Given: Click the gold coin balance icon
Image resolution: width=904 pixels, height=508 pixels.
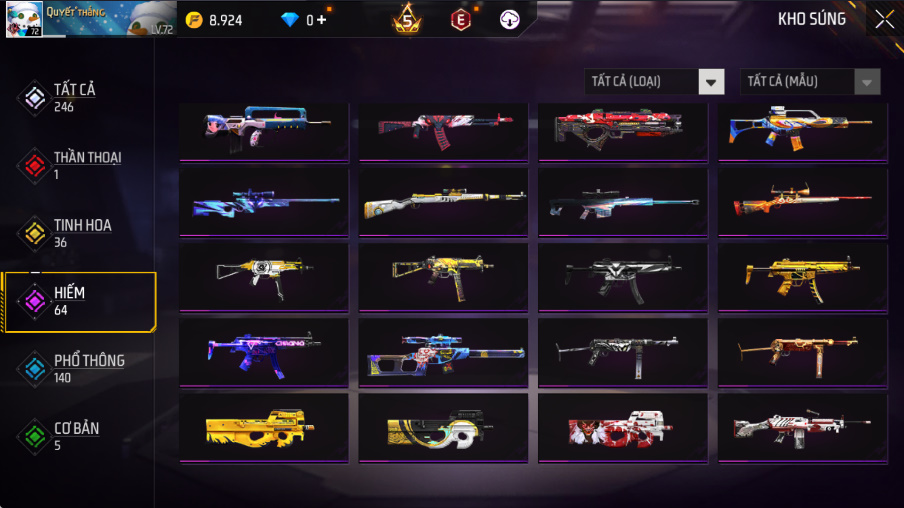Looking at the screenshot, I should coord(194,20).
